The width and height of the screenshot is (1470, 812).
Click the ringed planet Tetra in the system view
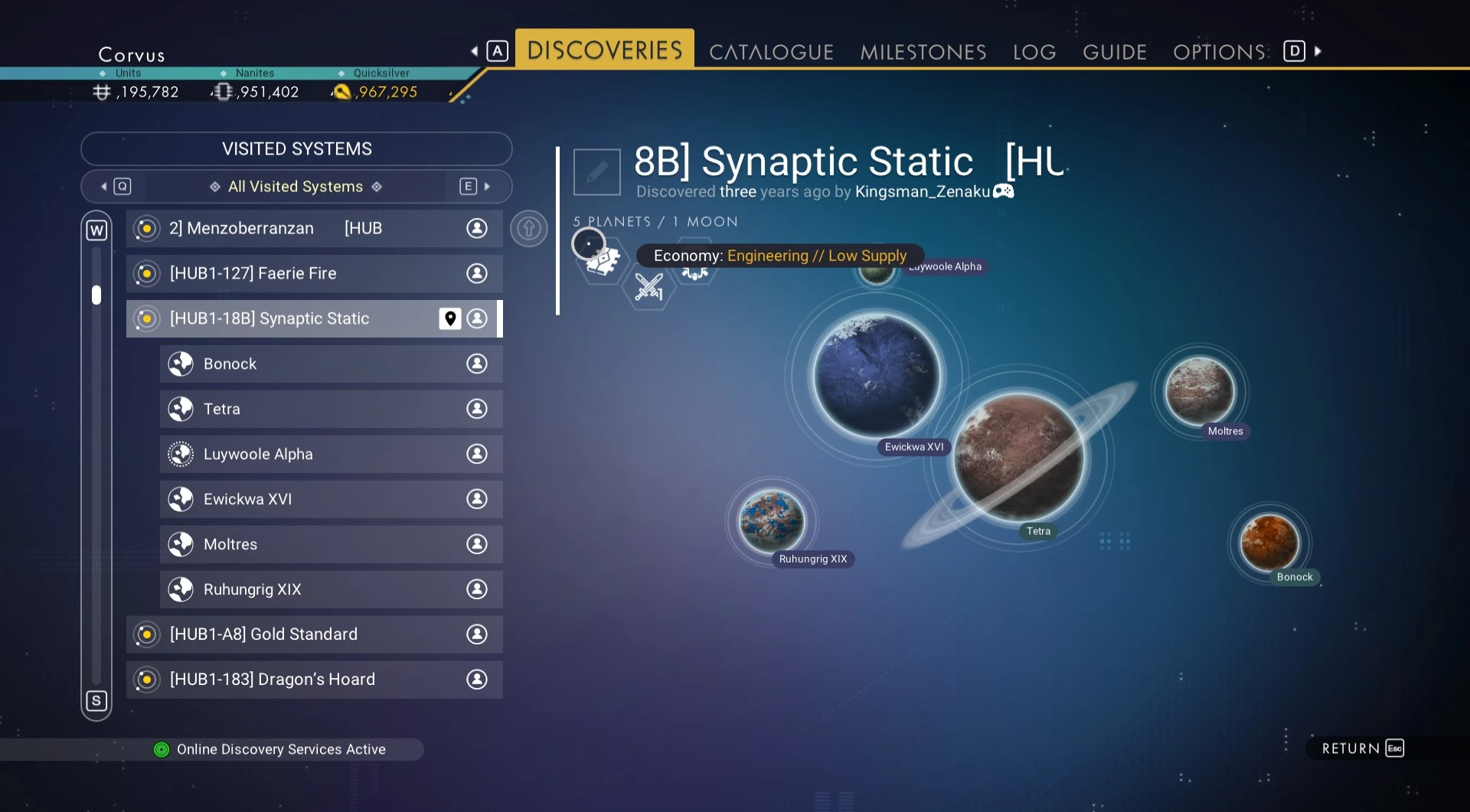pyautogui.click(x=1018, y=457)
